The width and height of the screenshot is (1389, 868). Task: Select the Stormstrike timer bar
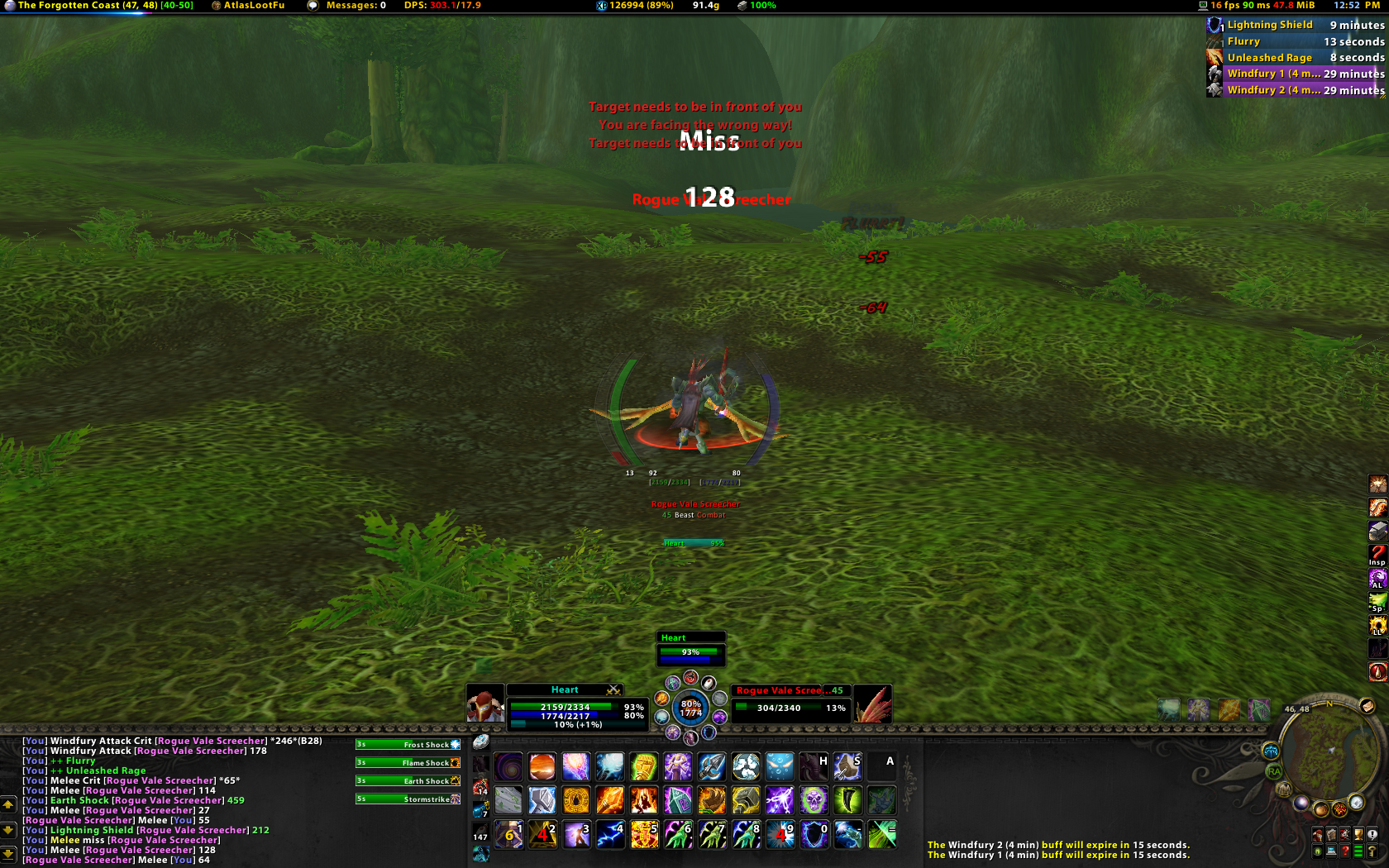(408, 799)
